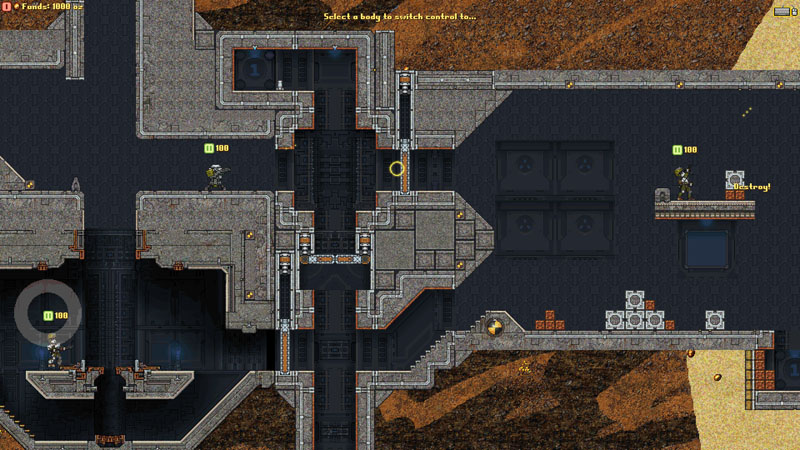Viewport: 800px width, 450px height.
Task: Select the soldier beside the Destroy! marker
Action: pyautogui.click(x=685, y=184)
